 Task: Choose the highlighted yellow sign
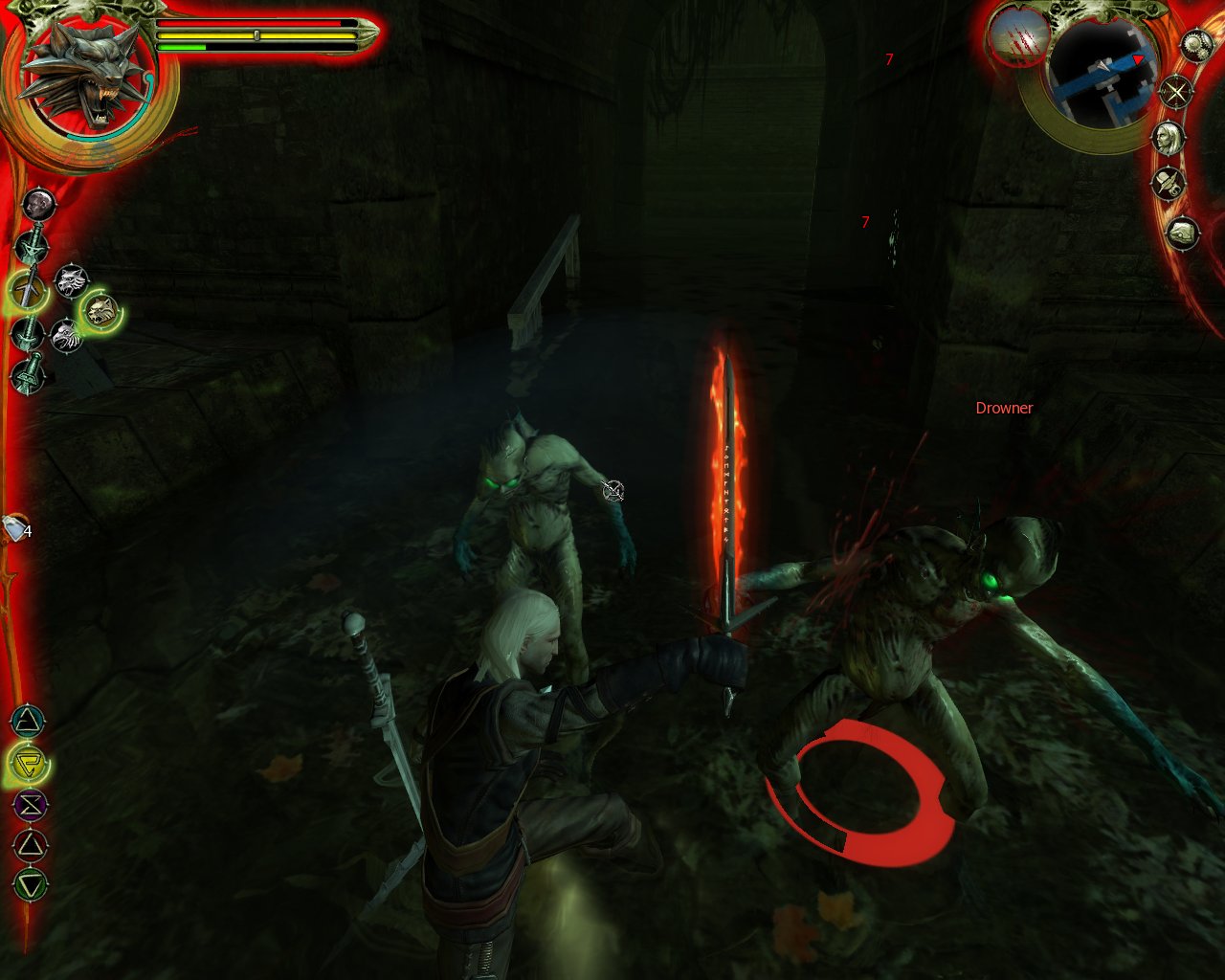[x=29, y=763]
